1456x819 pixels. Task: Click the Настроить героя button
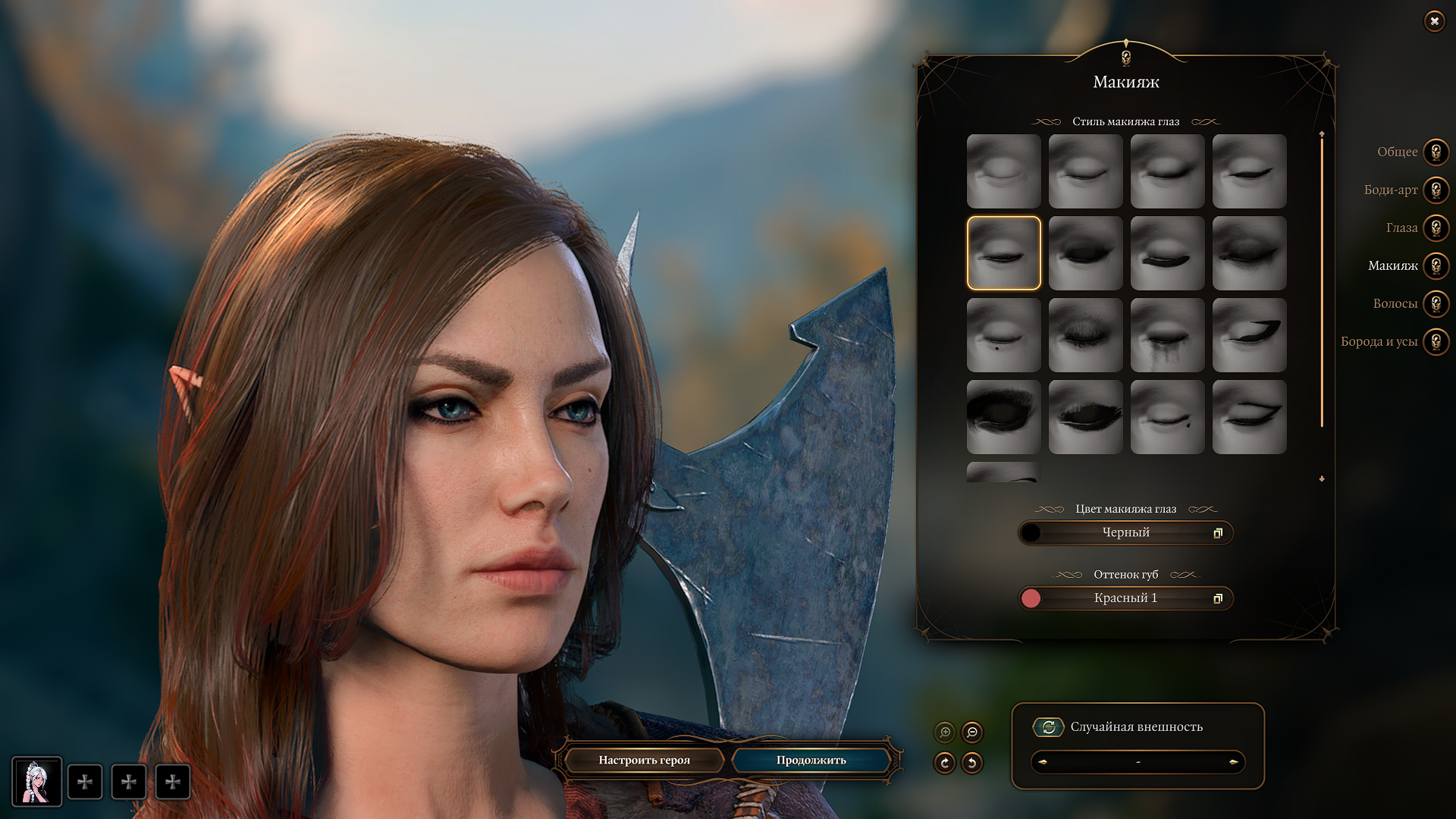coord(644,760)
